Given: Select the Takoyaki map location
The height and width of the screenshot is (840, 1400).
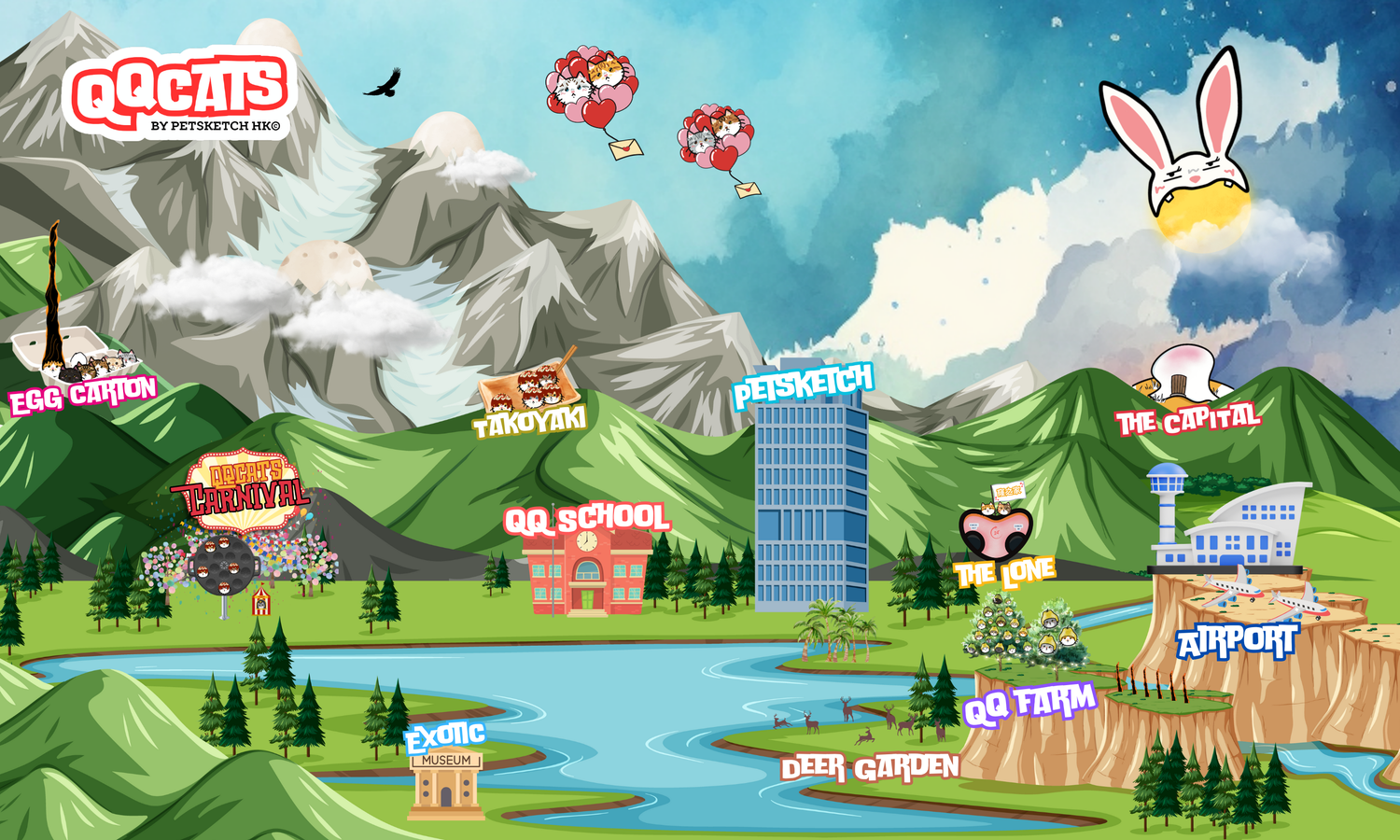Looking at the screenshot, I should coord(529,422).
